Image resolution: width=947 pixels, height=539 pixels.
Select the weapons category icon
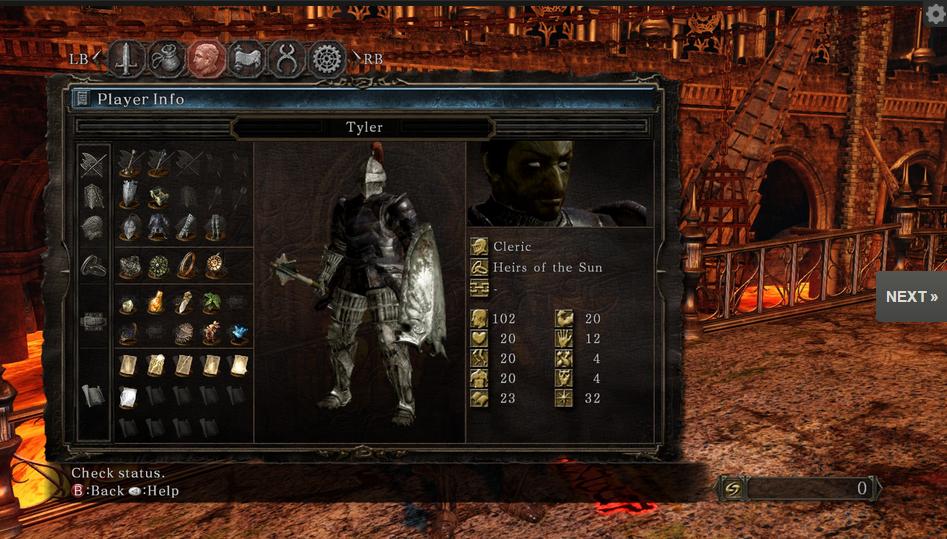click(x=93, y=164)
